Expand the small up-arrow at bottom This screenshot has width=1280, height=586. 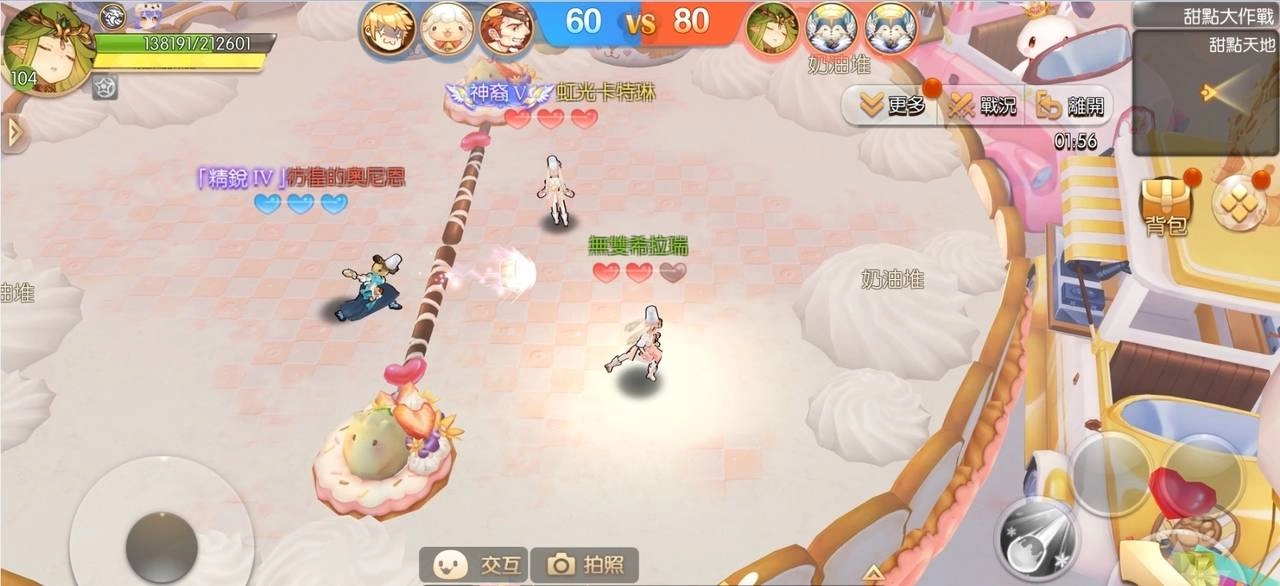(x=873, y=573)
